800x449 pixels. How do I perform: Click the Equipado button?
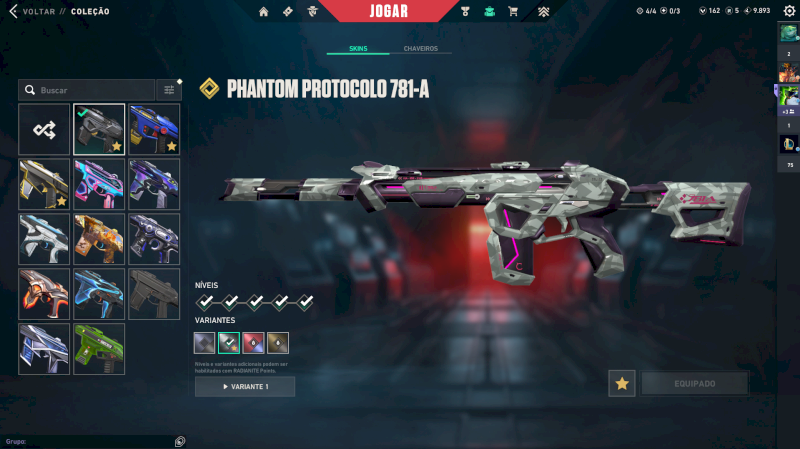point(695,383)
